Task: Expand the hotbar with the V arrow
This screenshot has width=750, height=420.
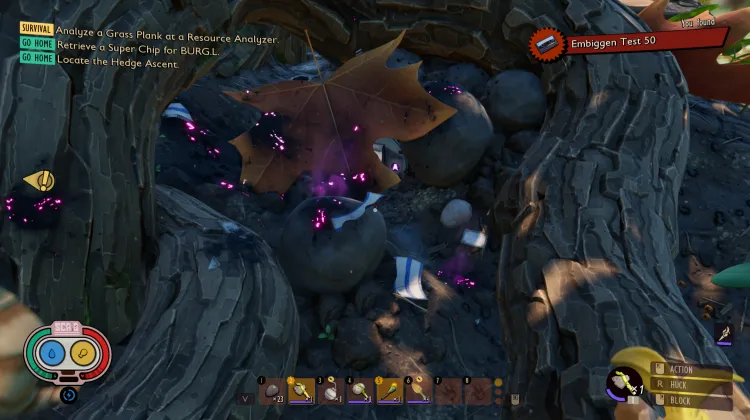Action: [246, 398]
